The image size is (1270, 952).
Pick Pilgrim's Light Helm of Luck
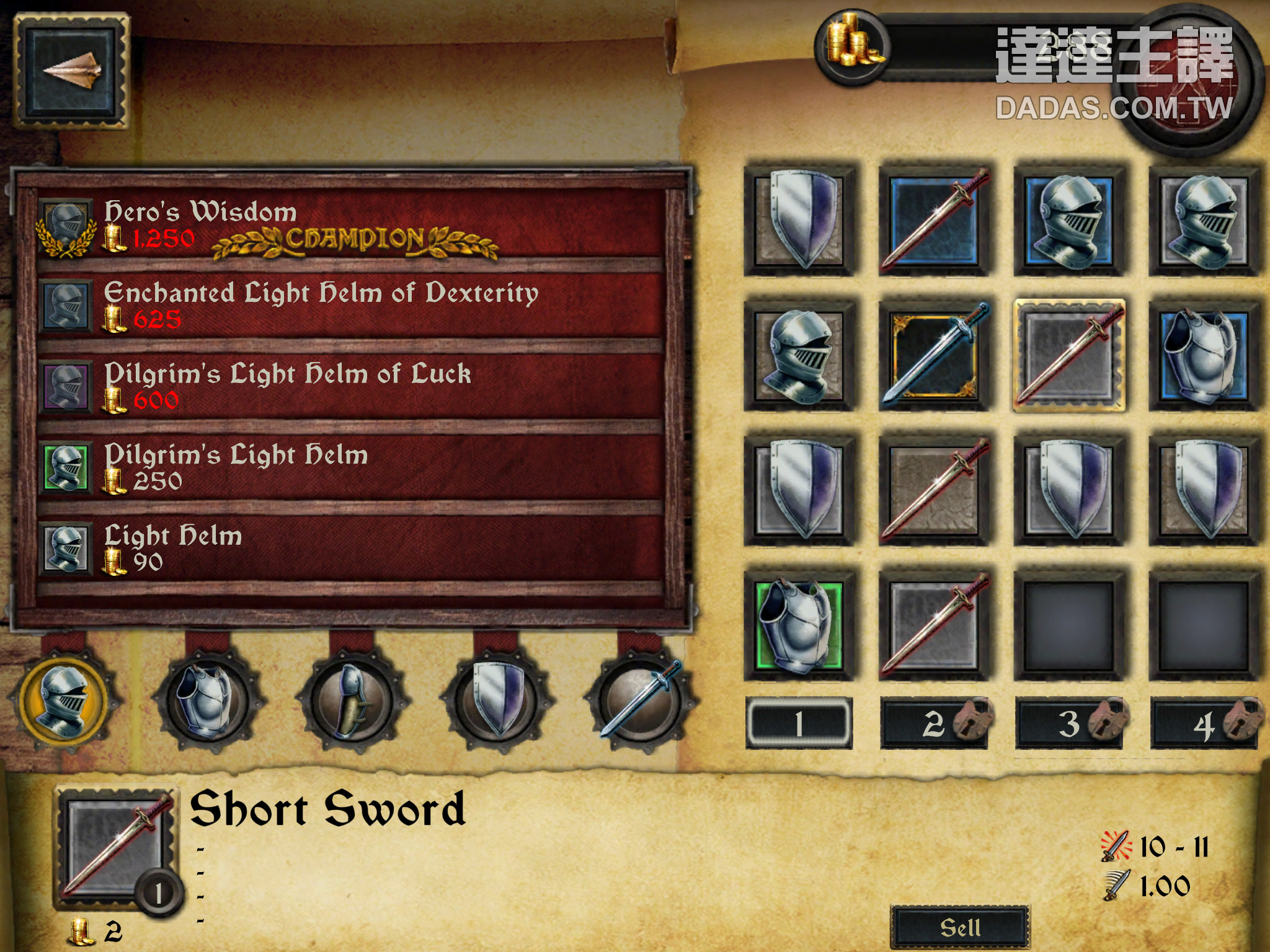[x=350, y=387]
